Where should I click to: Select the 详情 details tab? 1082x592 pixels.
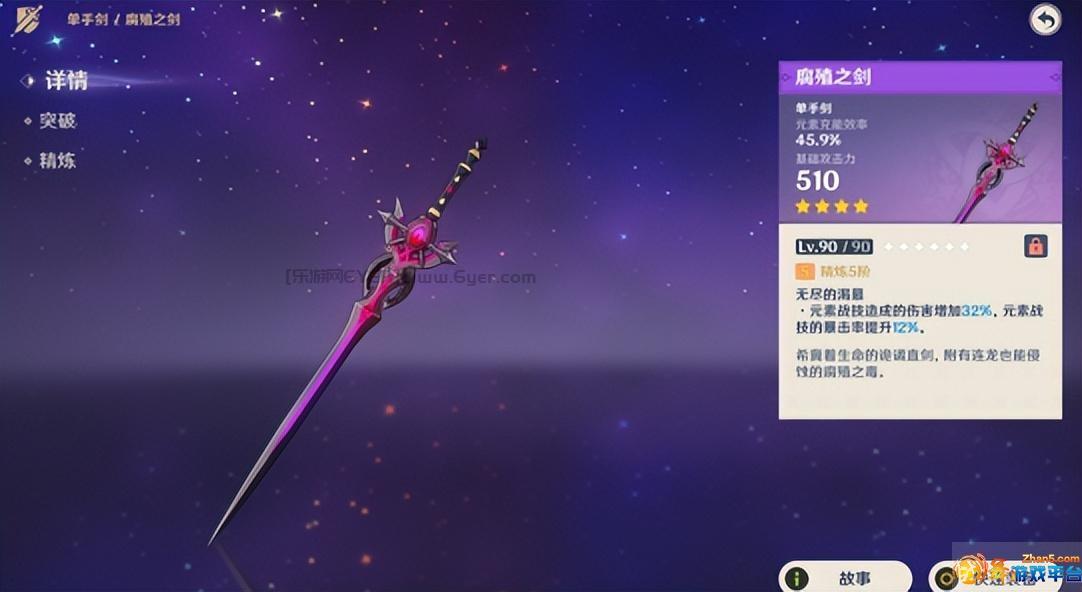pyautogui.click(x=64, y=81)
